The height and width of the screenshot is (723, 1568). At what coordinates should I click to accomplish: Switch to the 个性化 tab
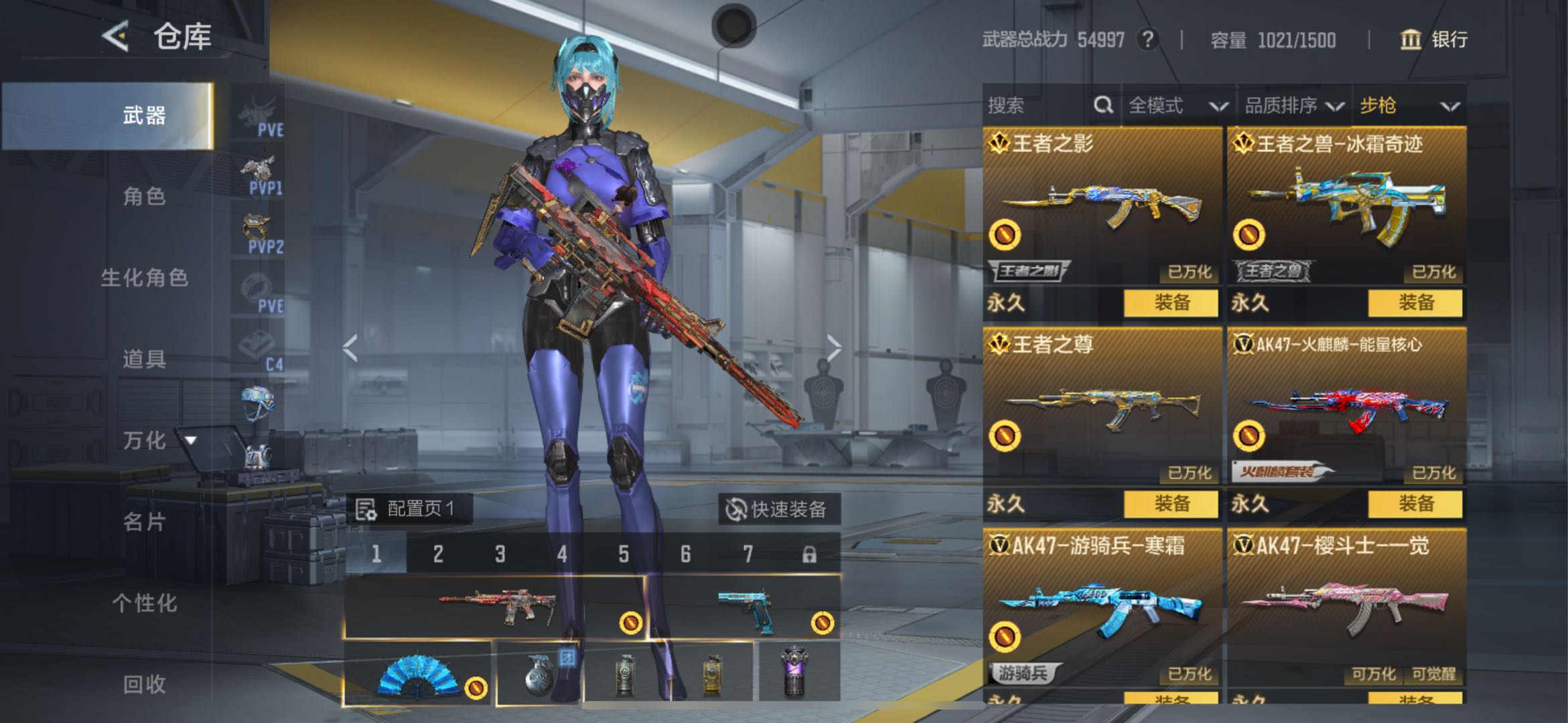tap(144, 602)
